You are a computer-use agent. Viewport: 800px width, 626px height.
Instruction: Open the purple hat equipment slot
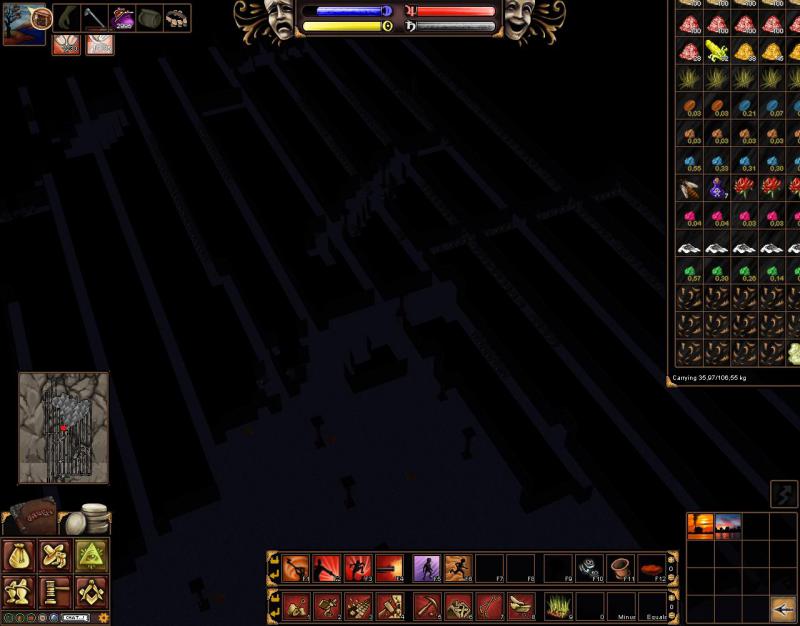point(123,18)
